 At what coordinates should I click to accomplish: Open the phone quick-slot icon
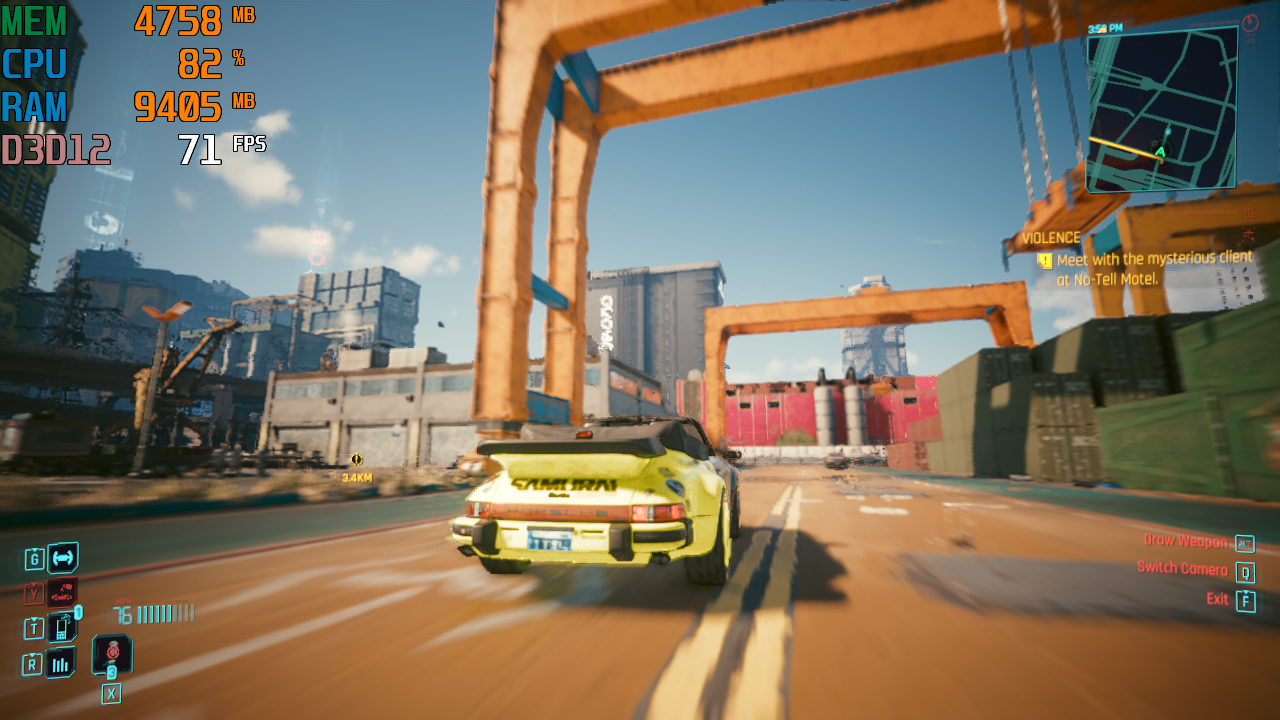[62, 627]
